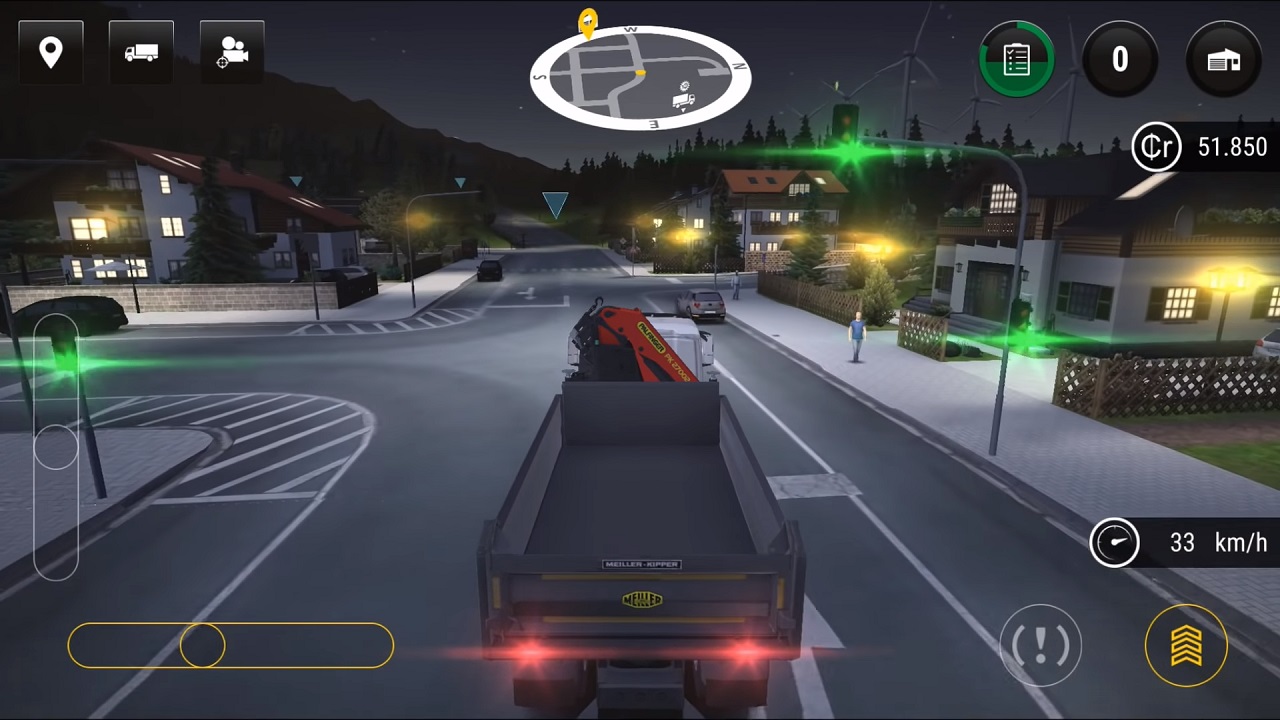
Task: Tap the truck vehicle icon button
Action: [x=141, y=52]
